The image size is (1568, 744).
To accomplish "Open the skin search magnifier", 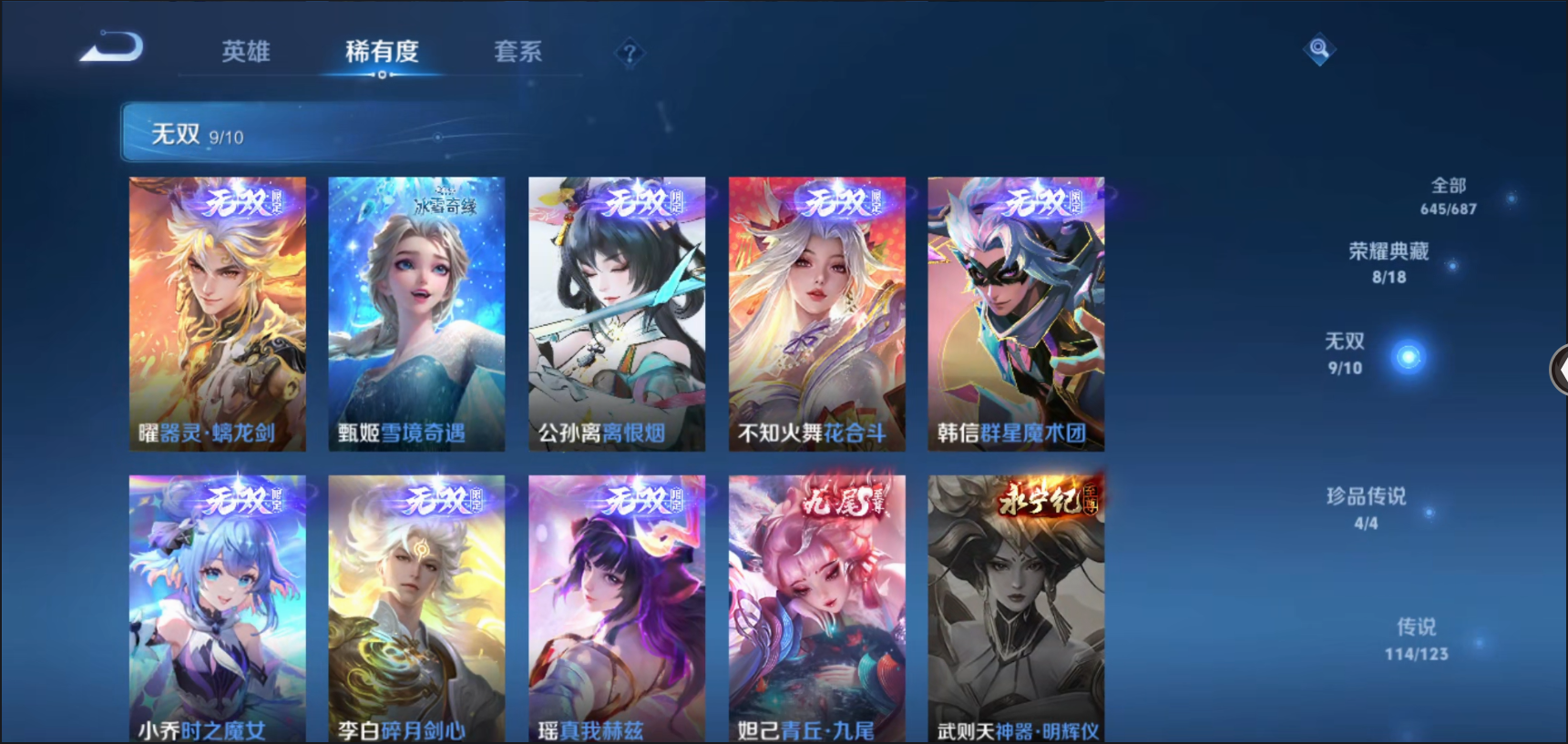I will click(1318, 48).
